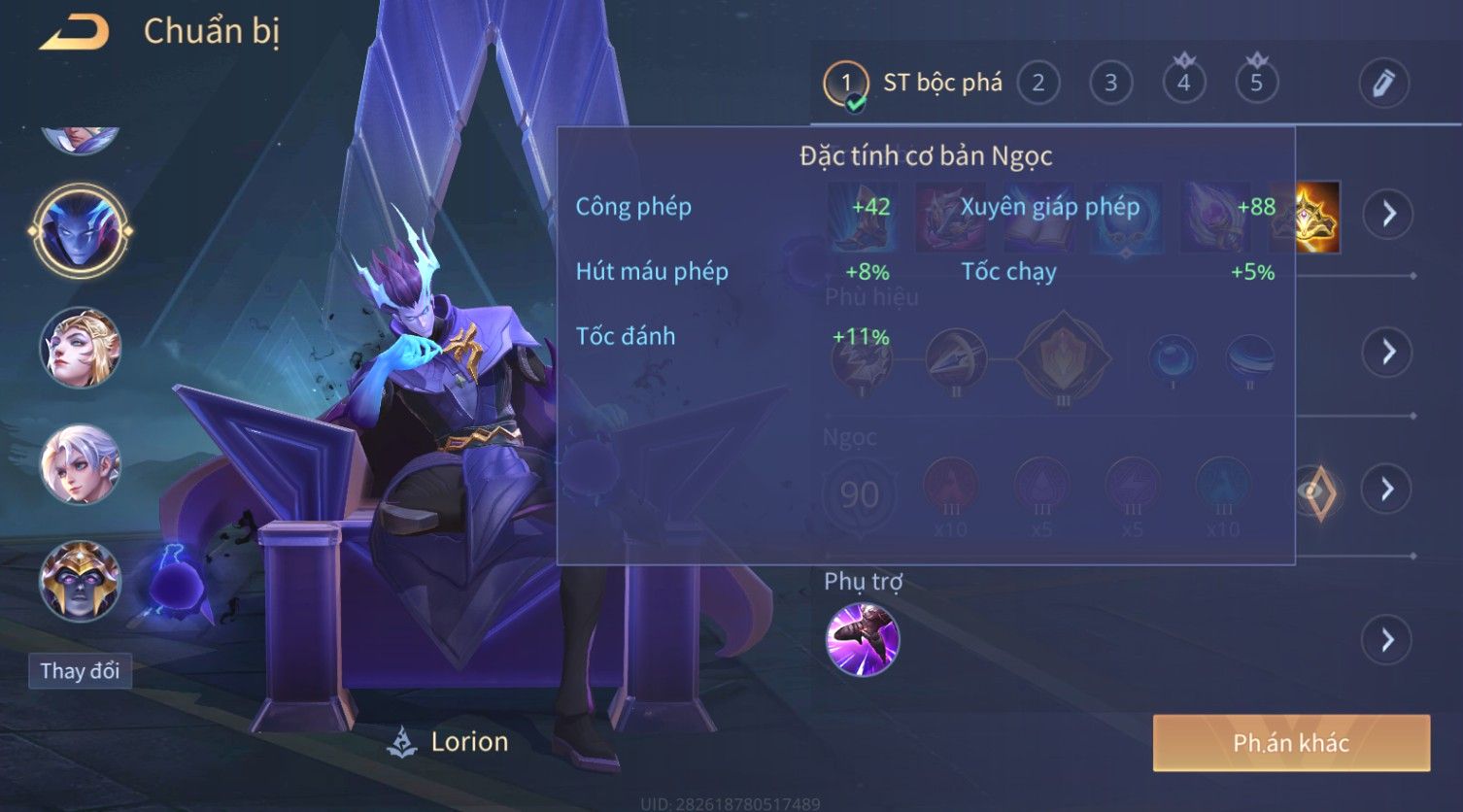Open the Phụ trợ support skill arrow
1463x812 pixels.
click(1386, 640)
